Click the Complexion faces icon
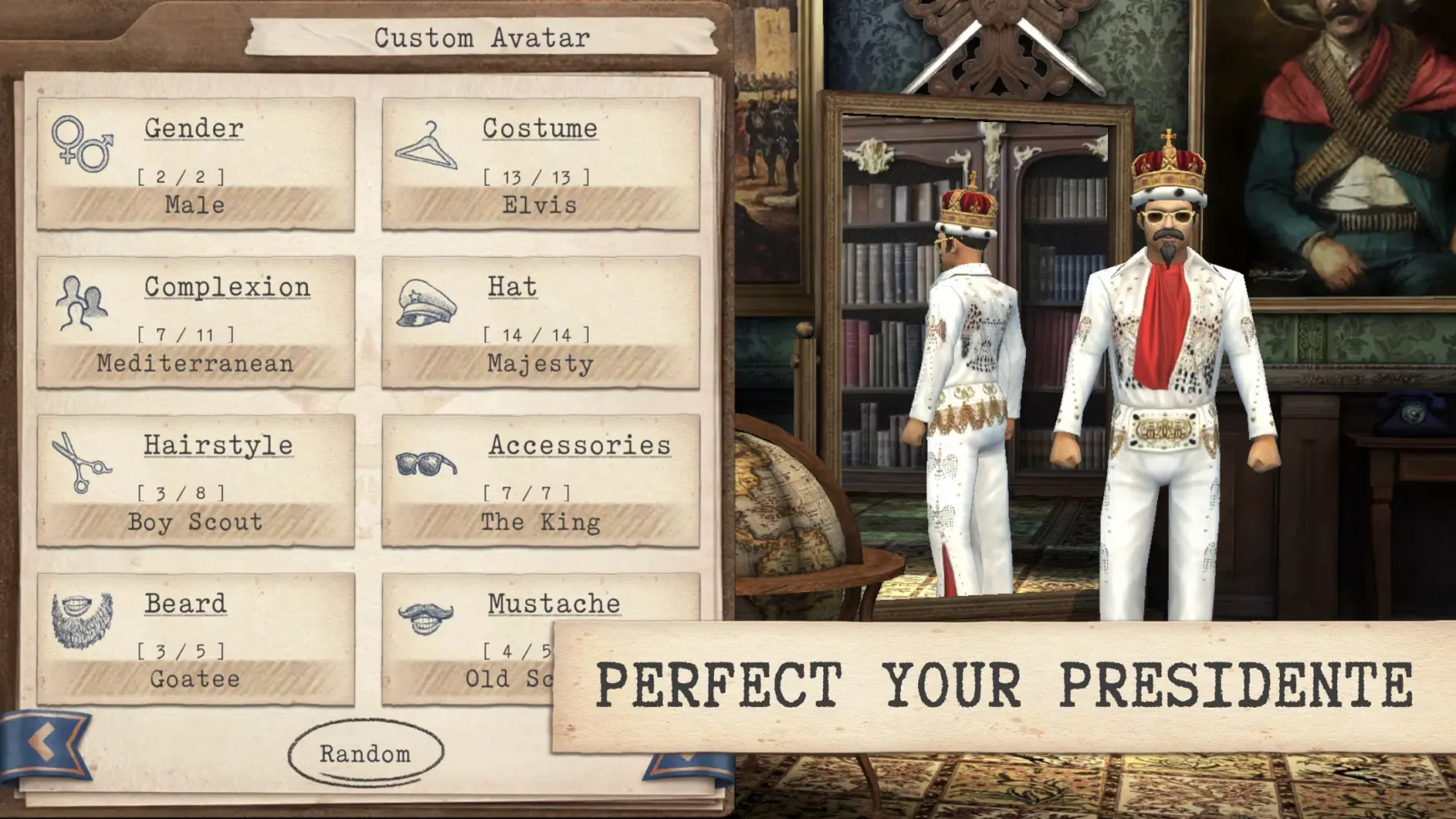The height and width of the screenshot is (819, 1456). [82, 303]
